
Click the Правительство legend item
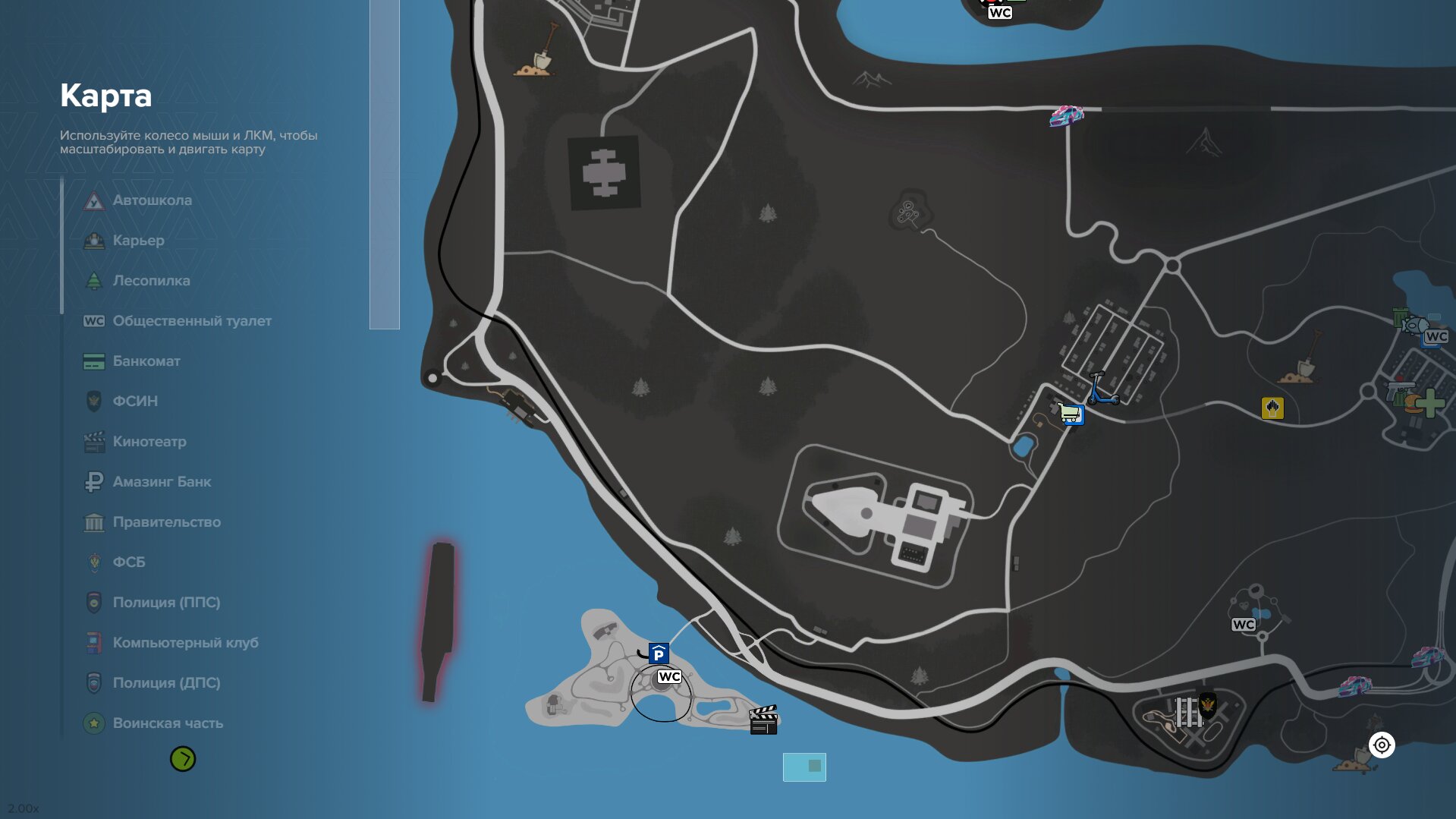166,522
